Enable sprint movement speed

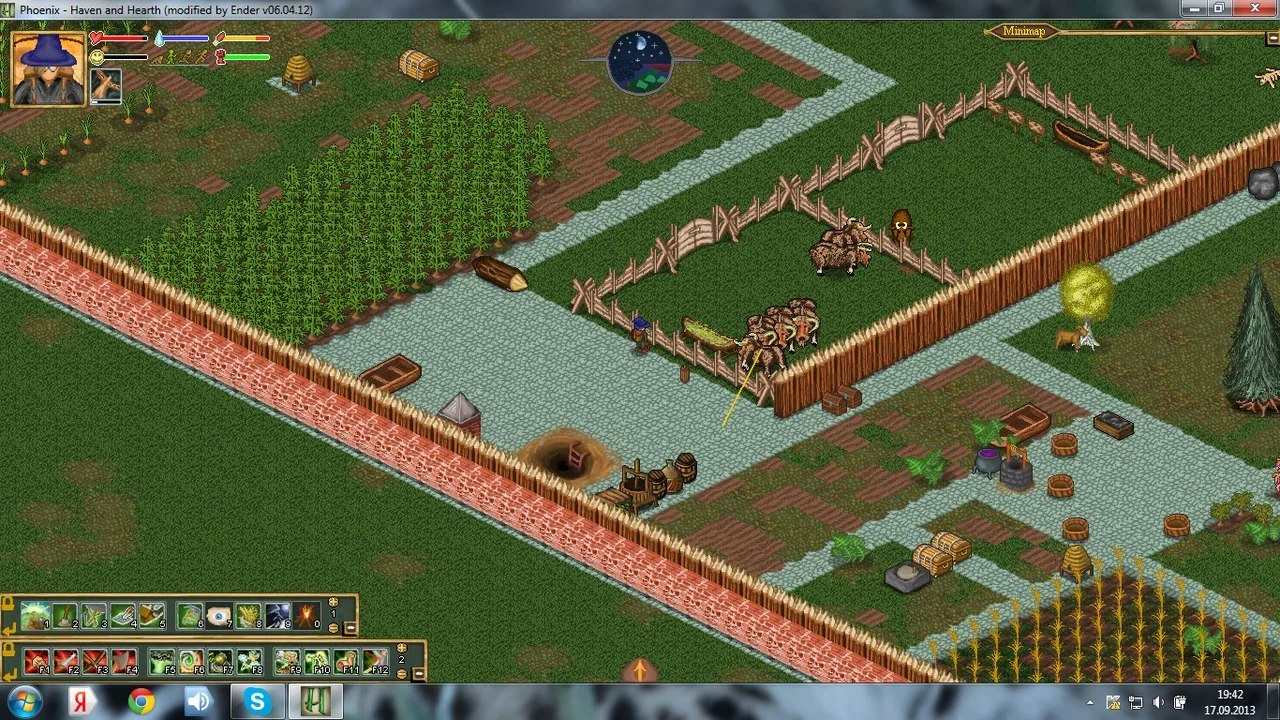[x=201, y=57]
